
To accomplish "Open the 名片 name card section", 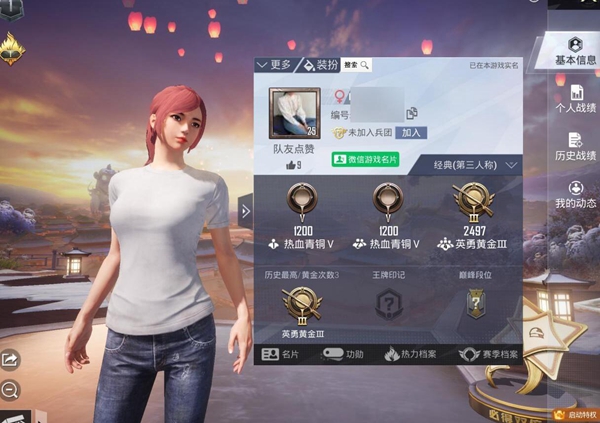I will coord(281,354).
